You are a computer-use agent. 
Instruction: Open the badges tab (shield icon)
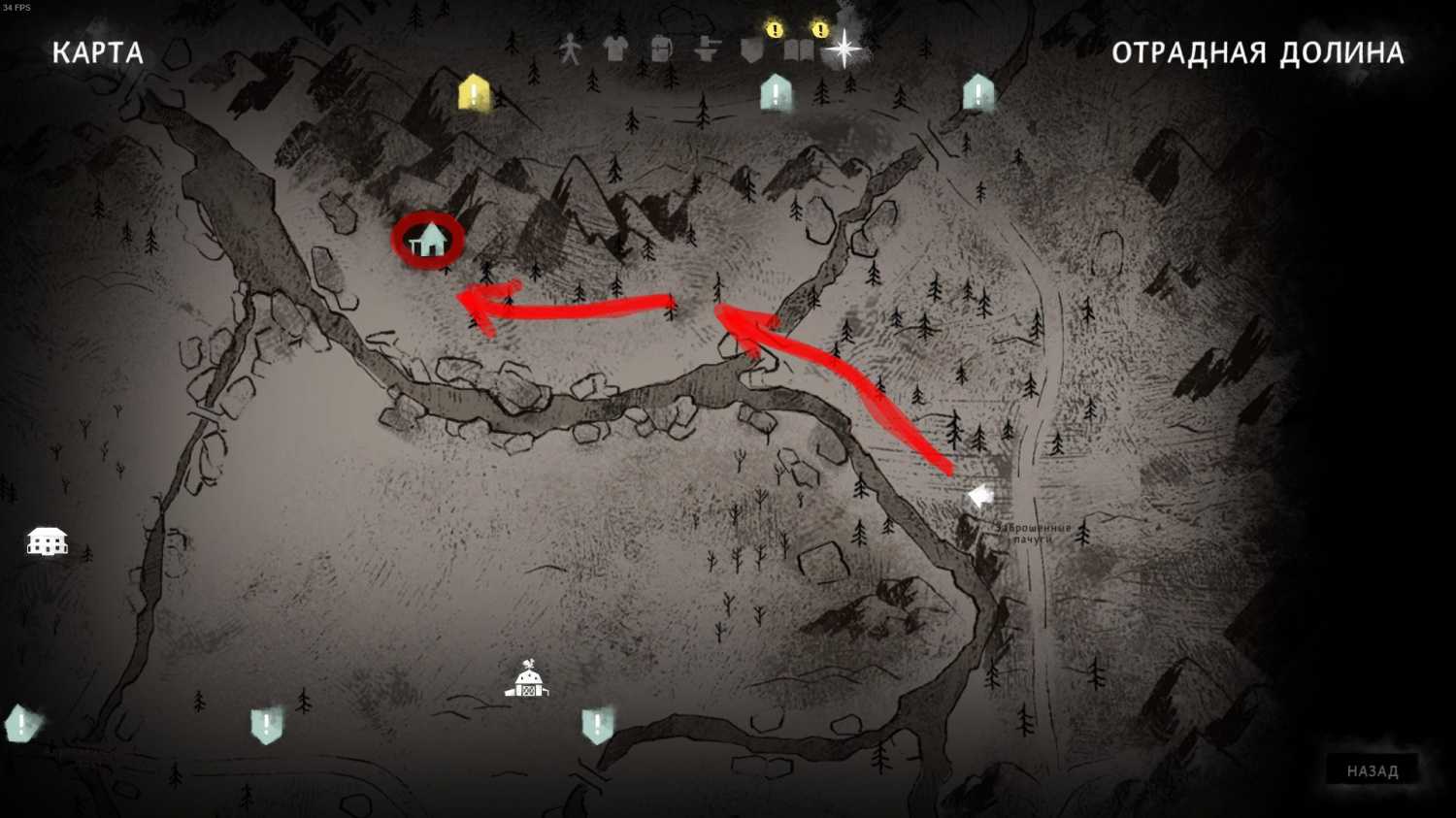click(752, 49)
